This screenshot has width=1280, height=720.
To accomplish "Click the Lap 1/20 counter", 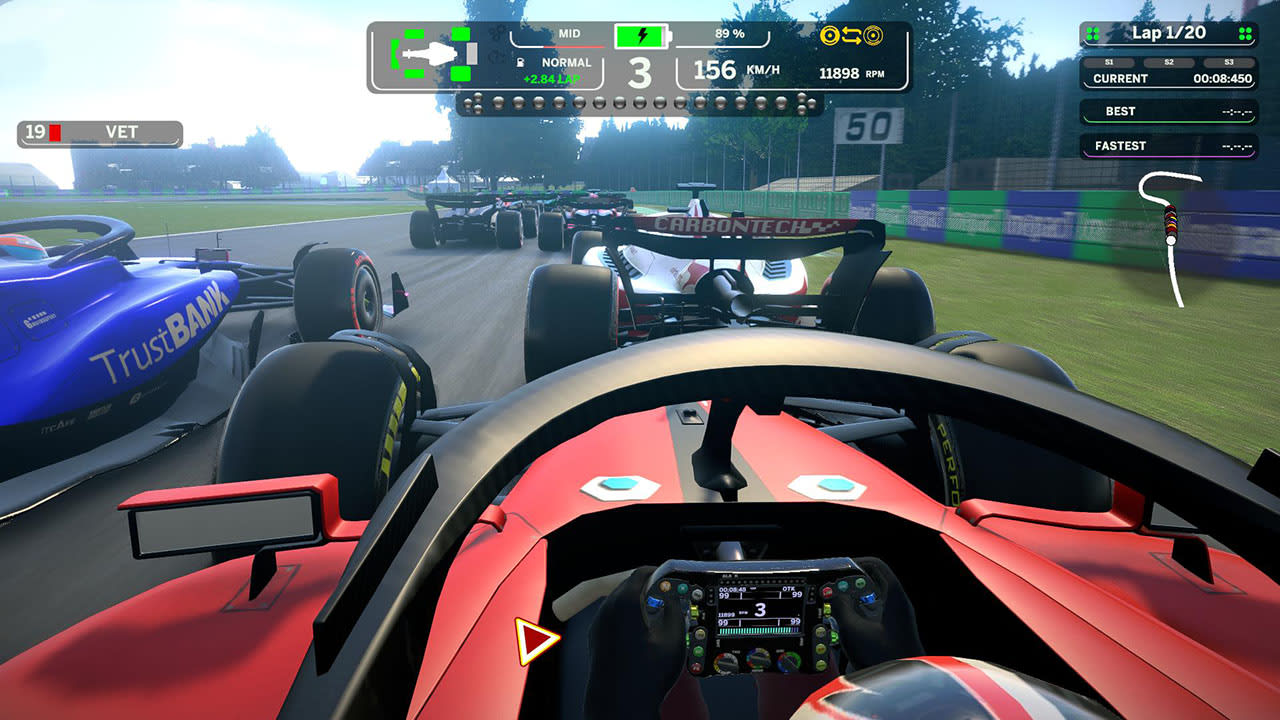I will click(1168, 33).
